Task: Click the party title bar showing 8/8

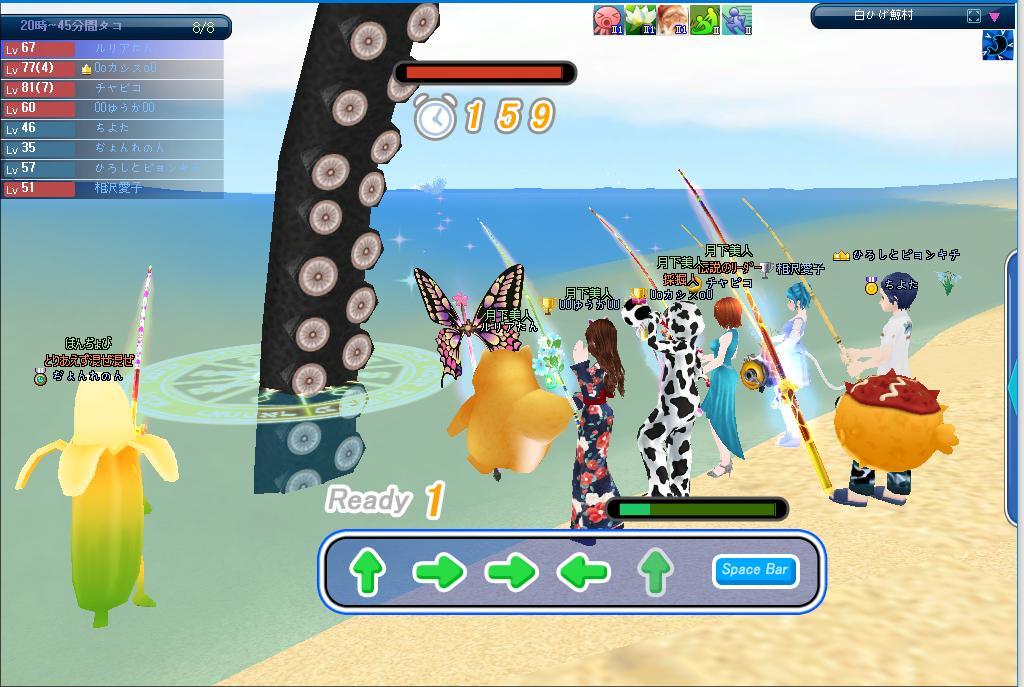Action: (x=116, y=27)
